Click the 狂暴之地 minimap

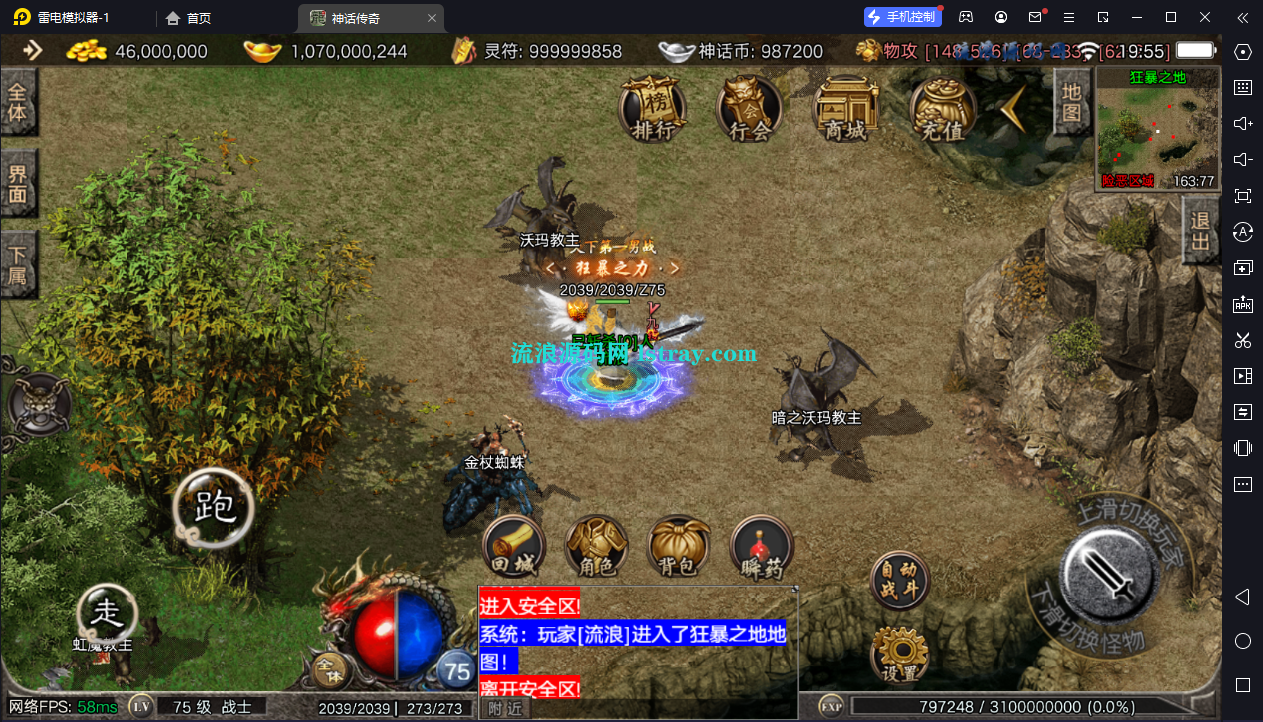tap(1157, 129)
